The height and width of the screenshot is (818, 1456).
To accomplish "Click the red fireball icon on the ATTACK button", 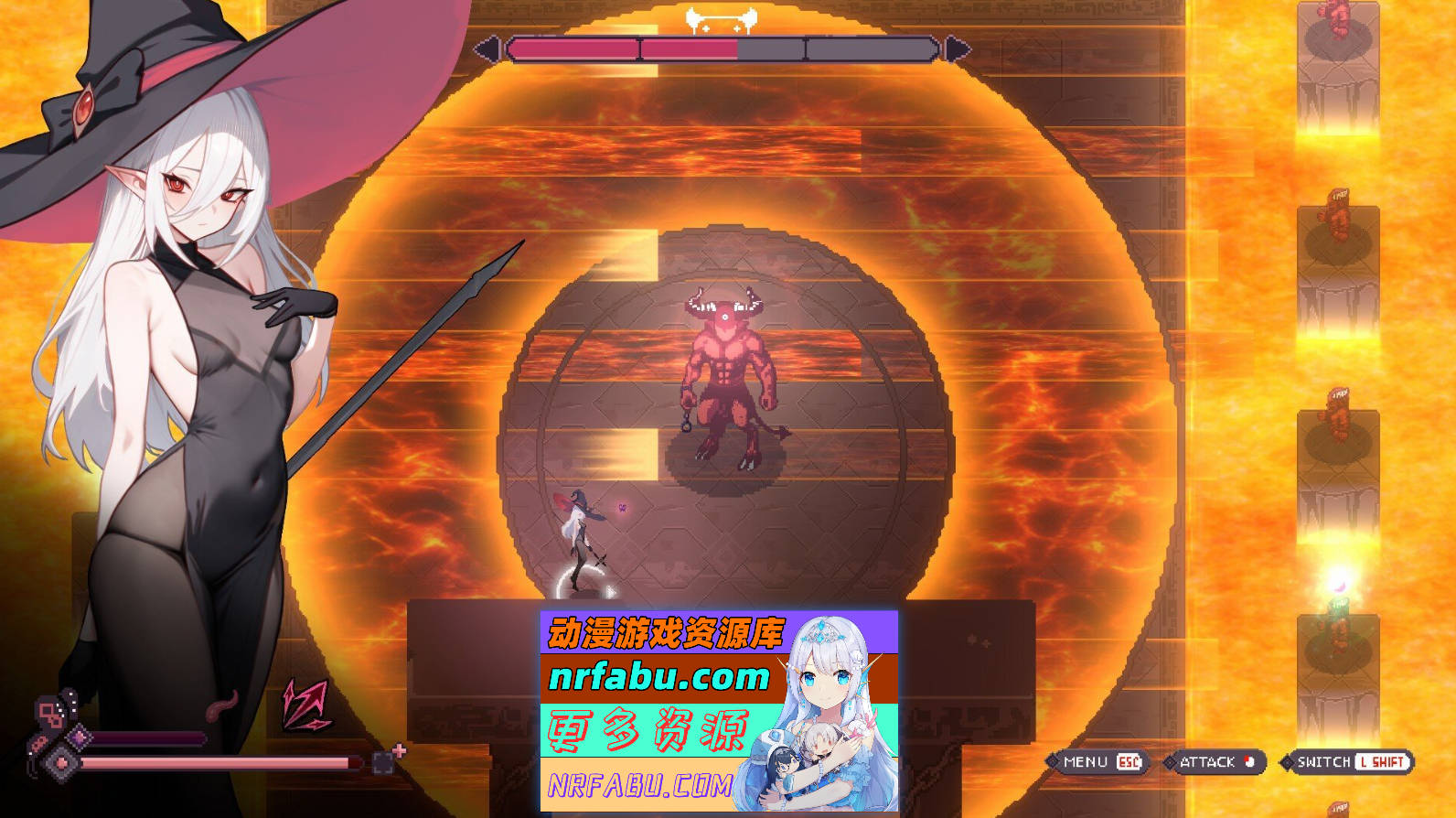I will click(x=1249, y=761).
